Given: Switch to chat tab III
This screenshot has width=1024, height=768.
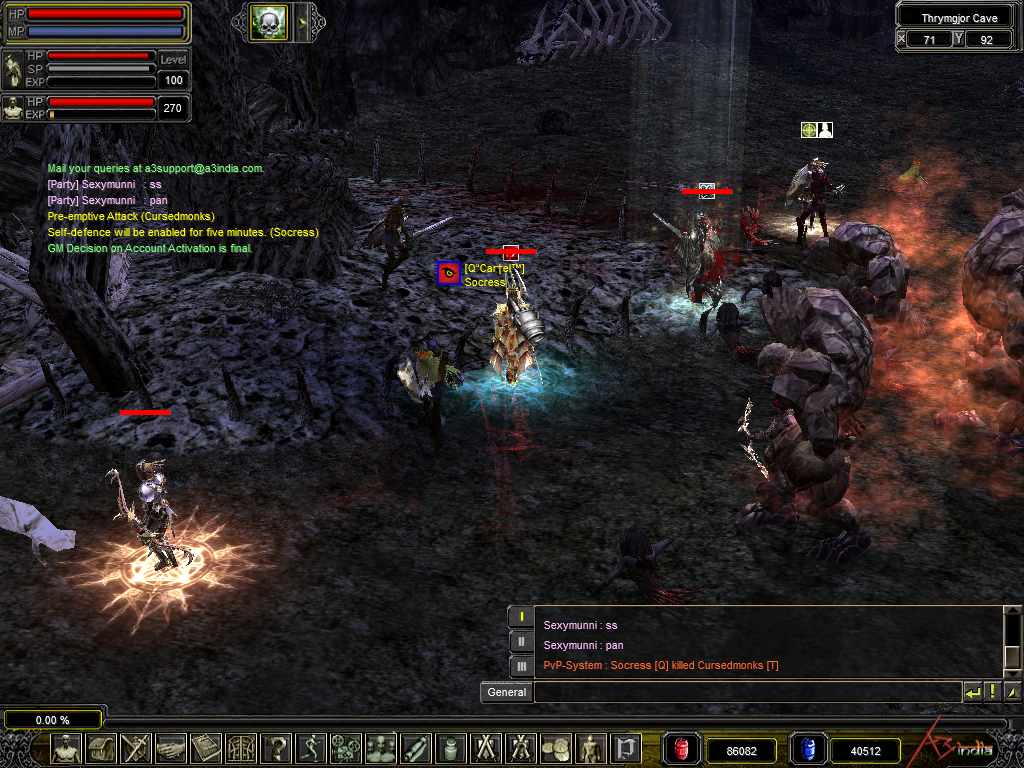Looking at the screenshot, I should coord(521,666).
